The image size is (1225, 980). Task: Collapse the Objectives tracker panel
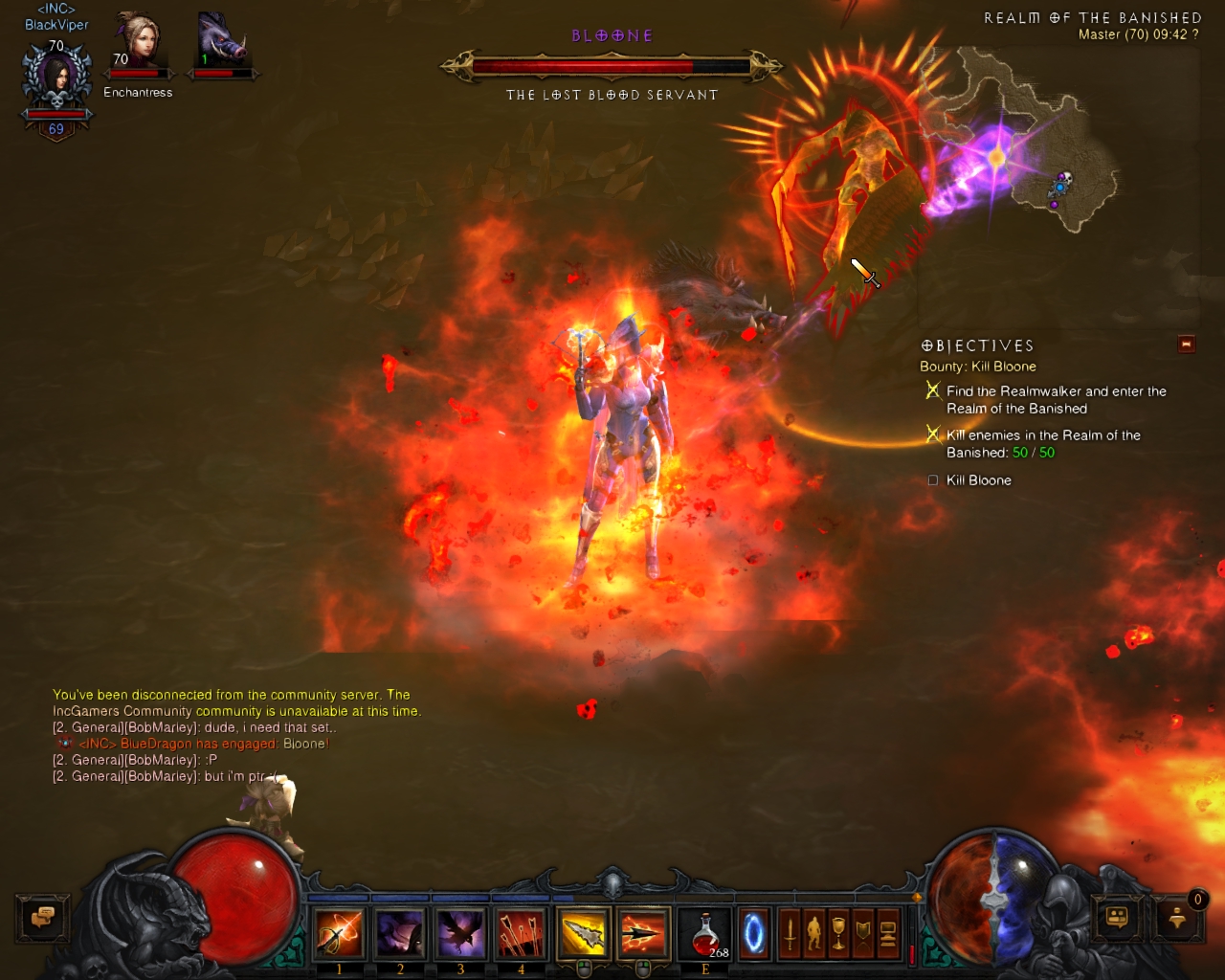(1187, 345)
